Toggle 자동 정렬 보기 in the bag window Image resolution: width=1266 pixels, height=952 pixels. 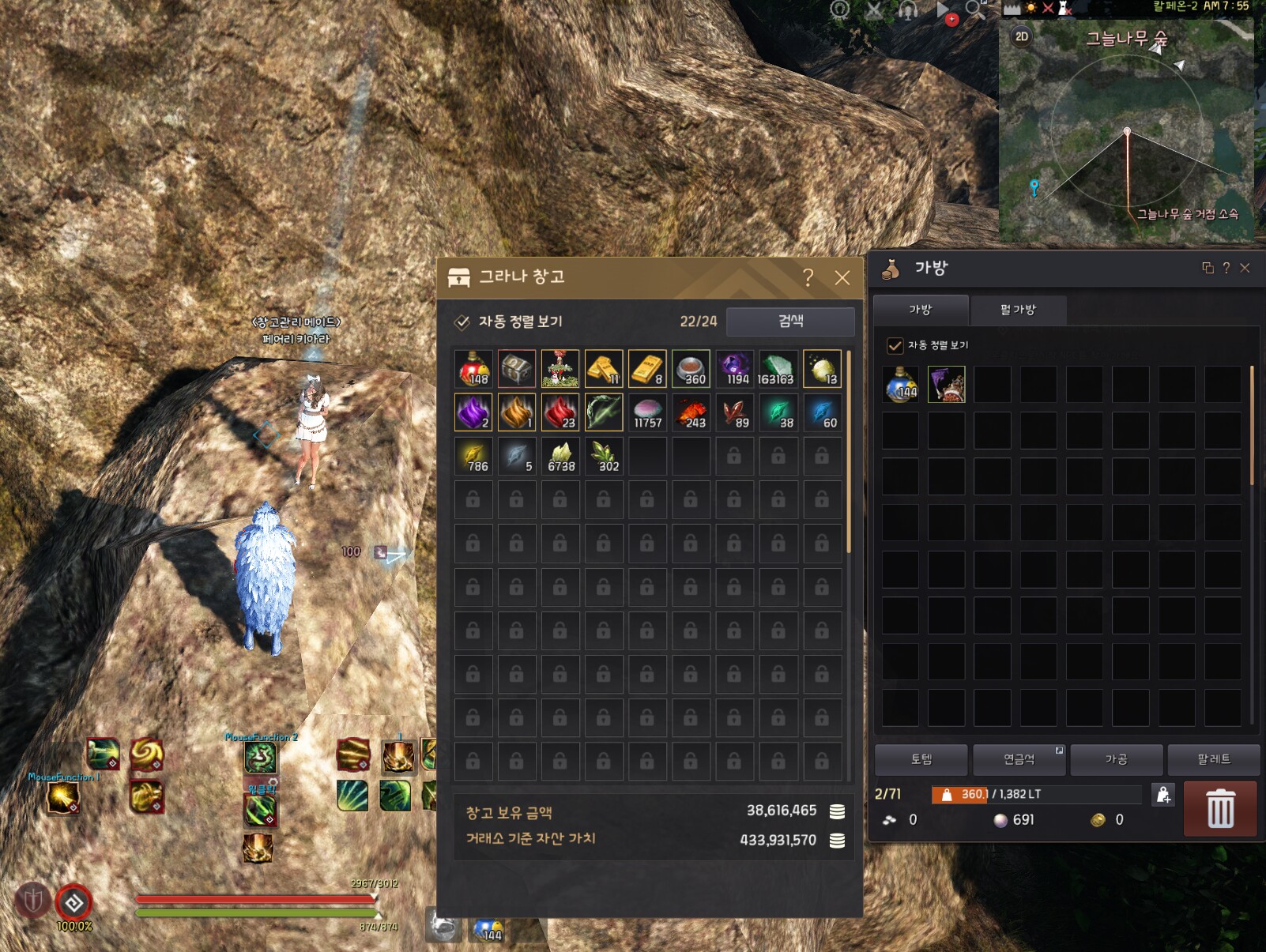coord(893,345)
